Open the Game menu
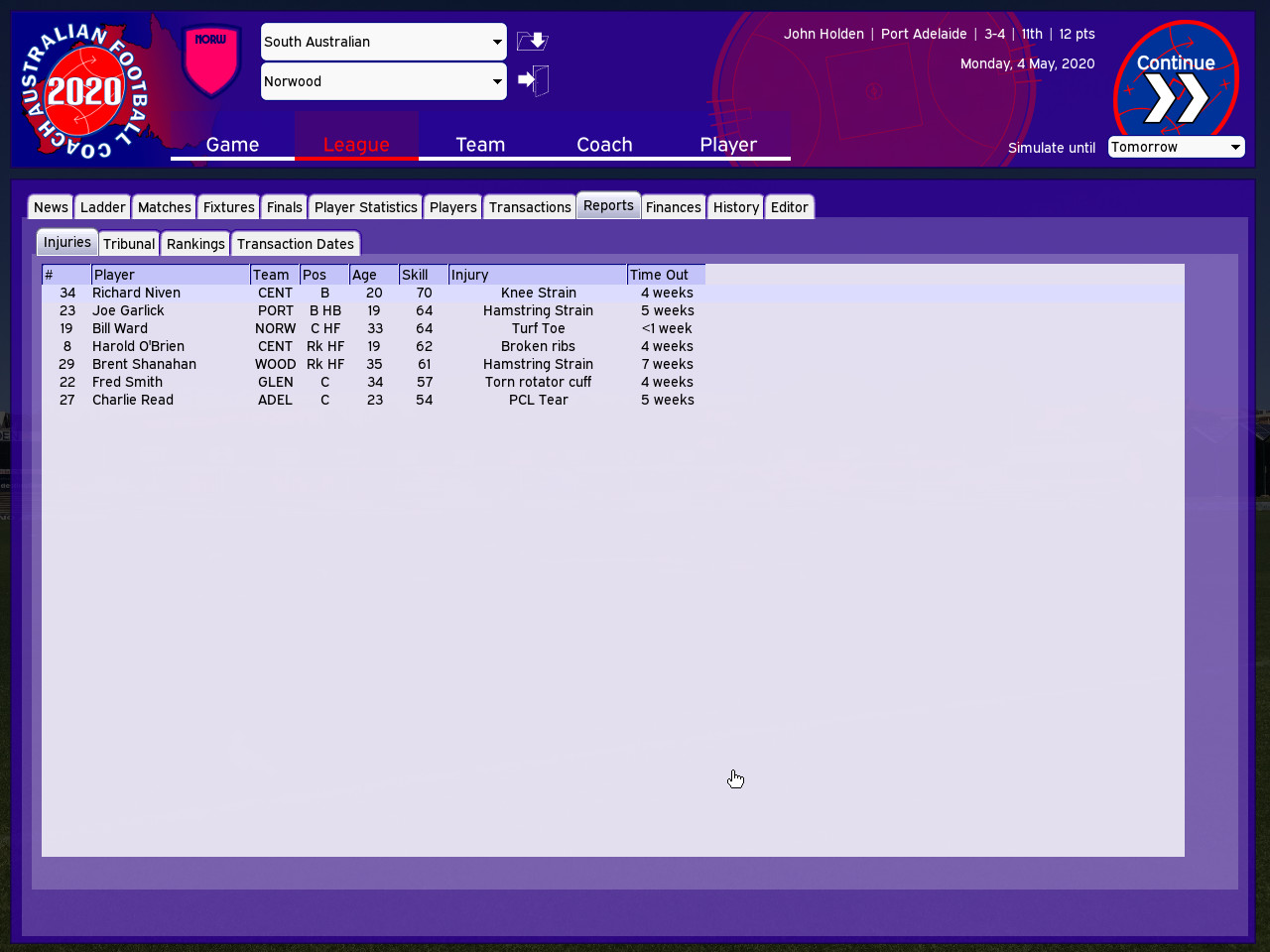The height and width of the screenshot is (952, 1270). [x=231, y=145]
